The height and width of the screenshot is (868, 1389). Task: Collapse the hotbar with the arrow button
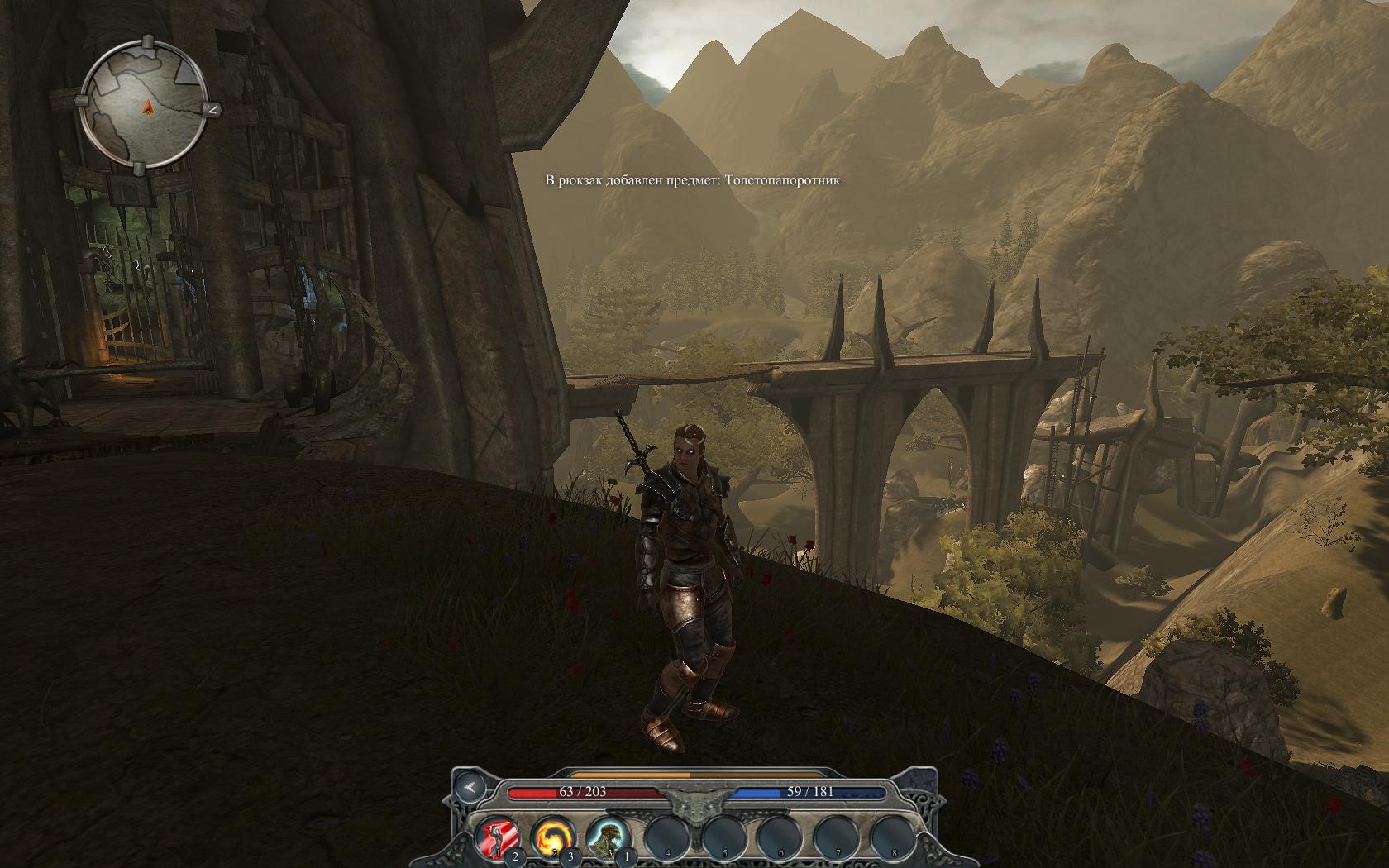469,787
